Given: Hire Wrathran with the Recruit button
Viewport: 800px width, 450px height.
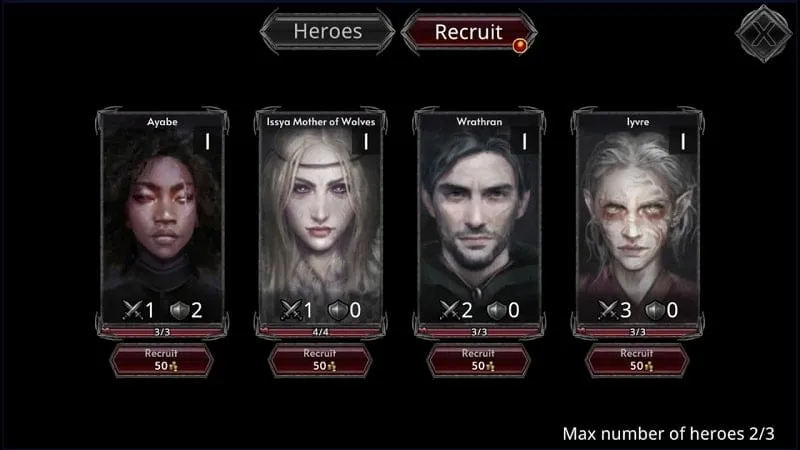Looking at the screenshot, I should [x=479, y=360].
